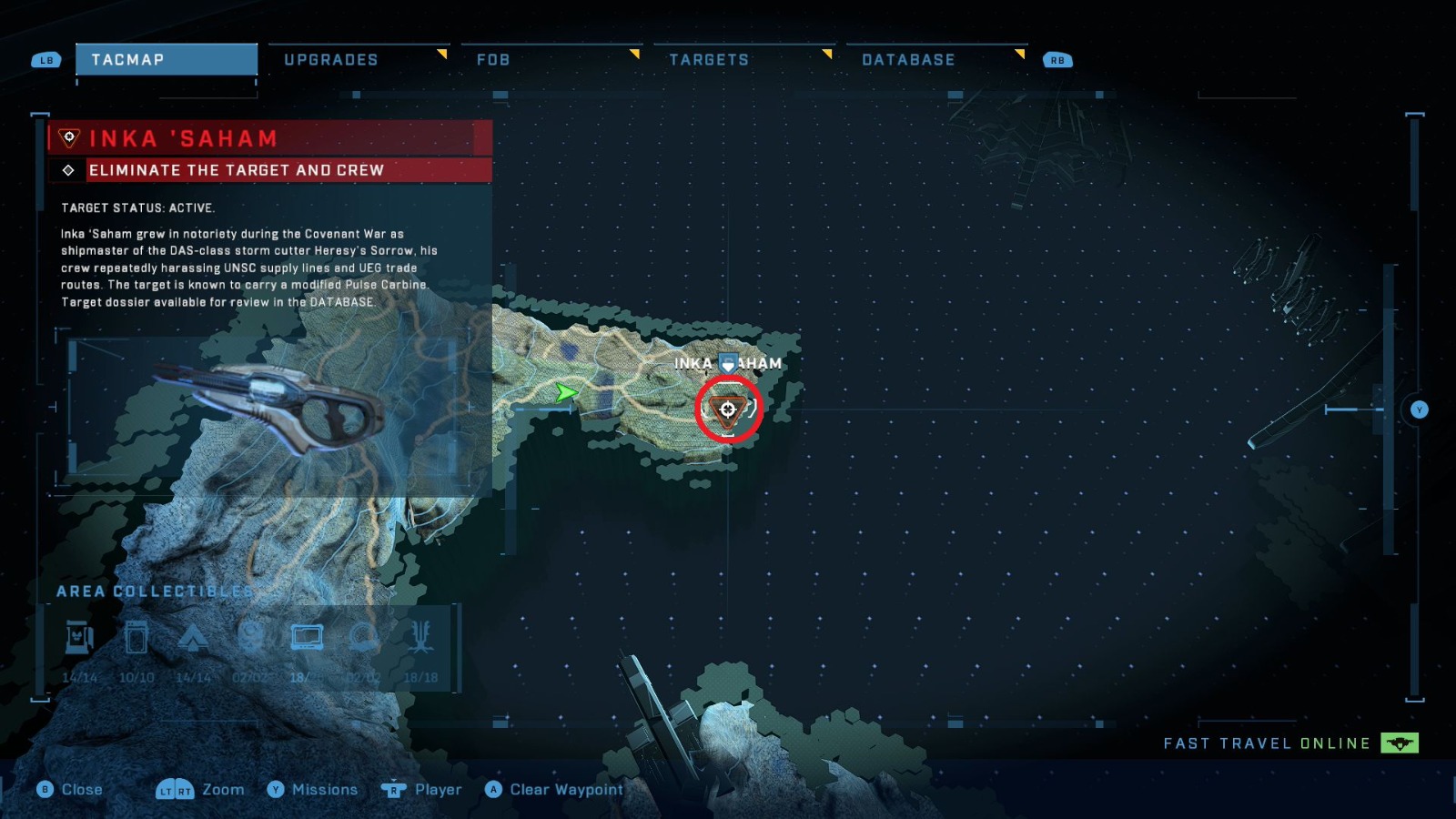Click Clear Waypoint at the bottom
This screenshot has height=819, width=1456.
click(x=554, y=790)
